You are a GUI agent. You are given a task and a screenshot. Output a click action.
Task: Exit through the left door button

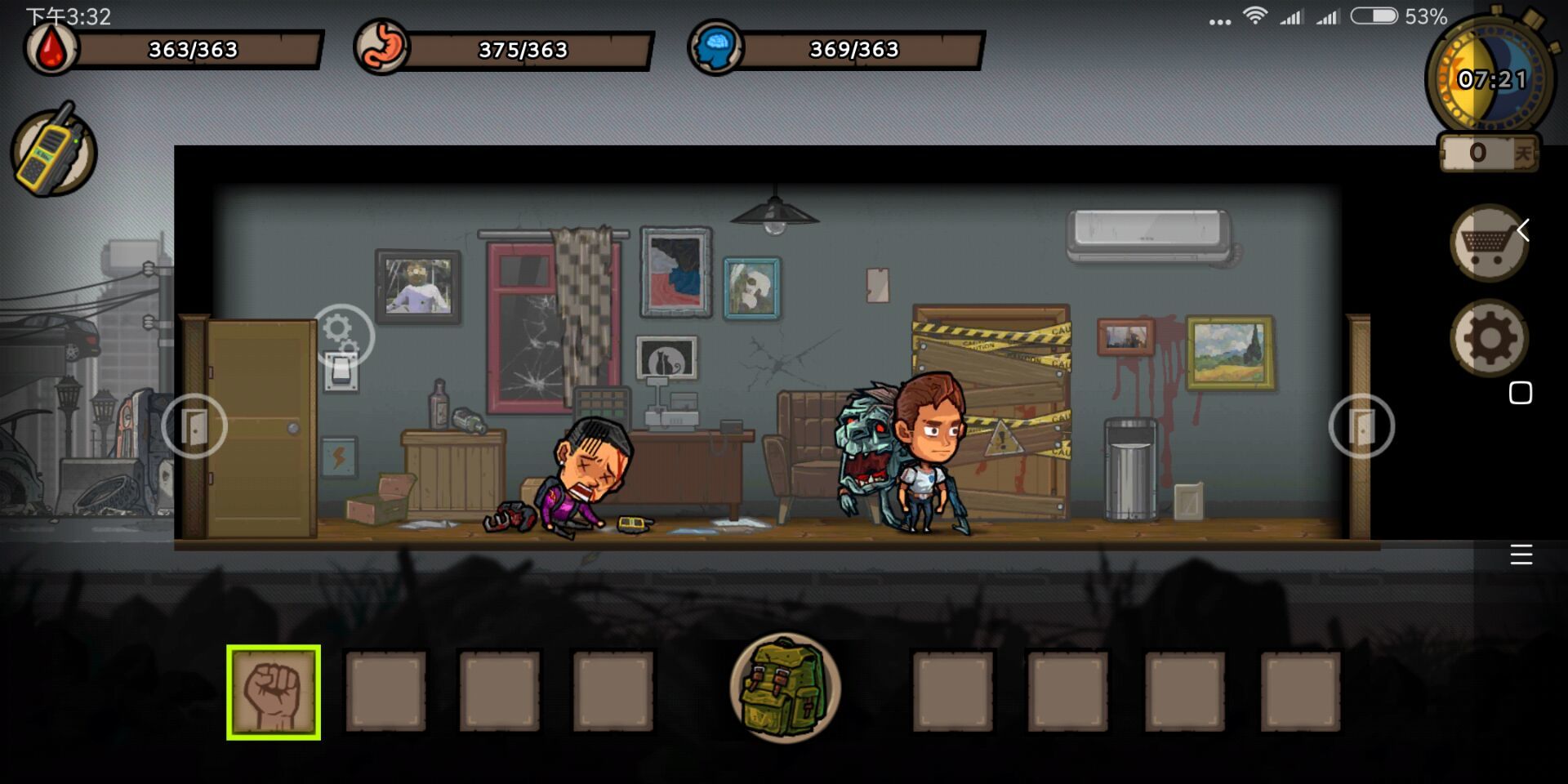tap(194, 425)
